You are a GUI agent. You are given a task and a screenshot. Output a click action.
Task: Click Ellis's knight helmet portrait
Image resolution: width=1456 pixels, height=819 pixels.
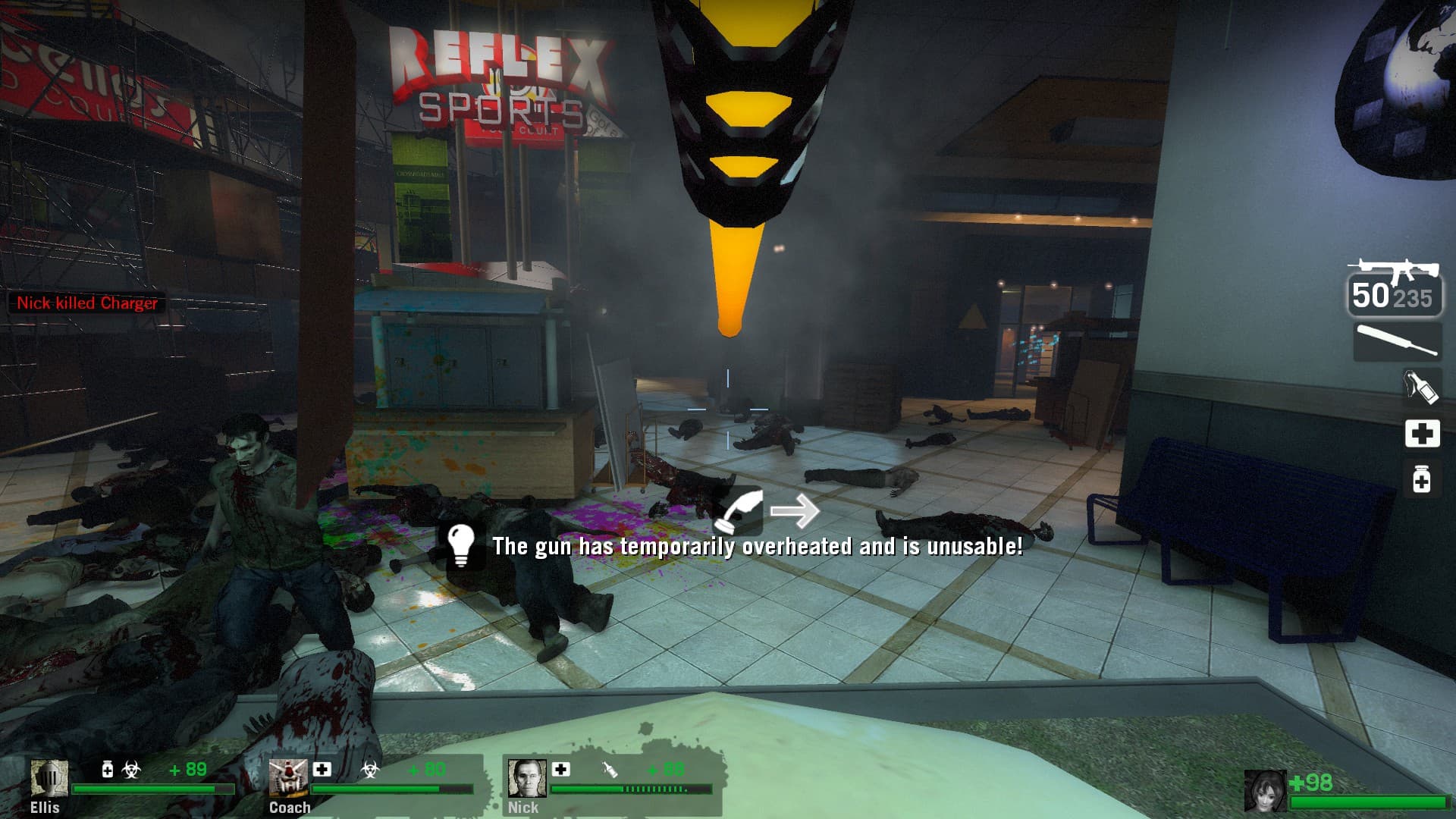click(49, 778)
